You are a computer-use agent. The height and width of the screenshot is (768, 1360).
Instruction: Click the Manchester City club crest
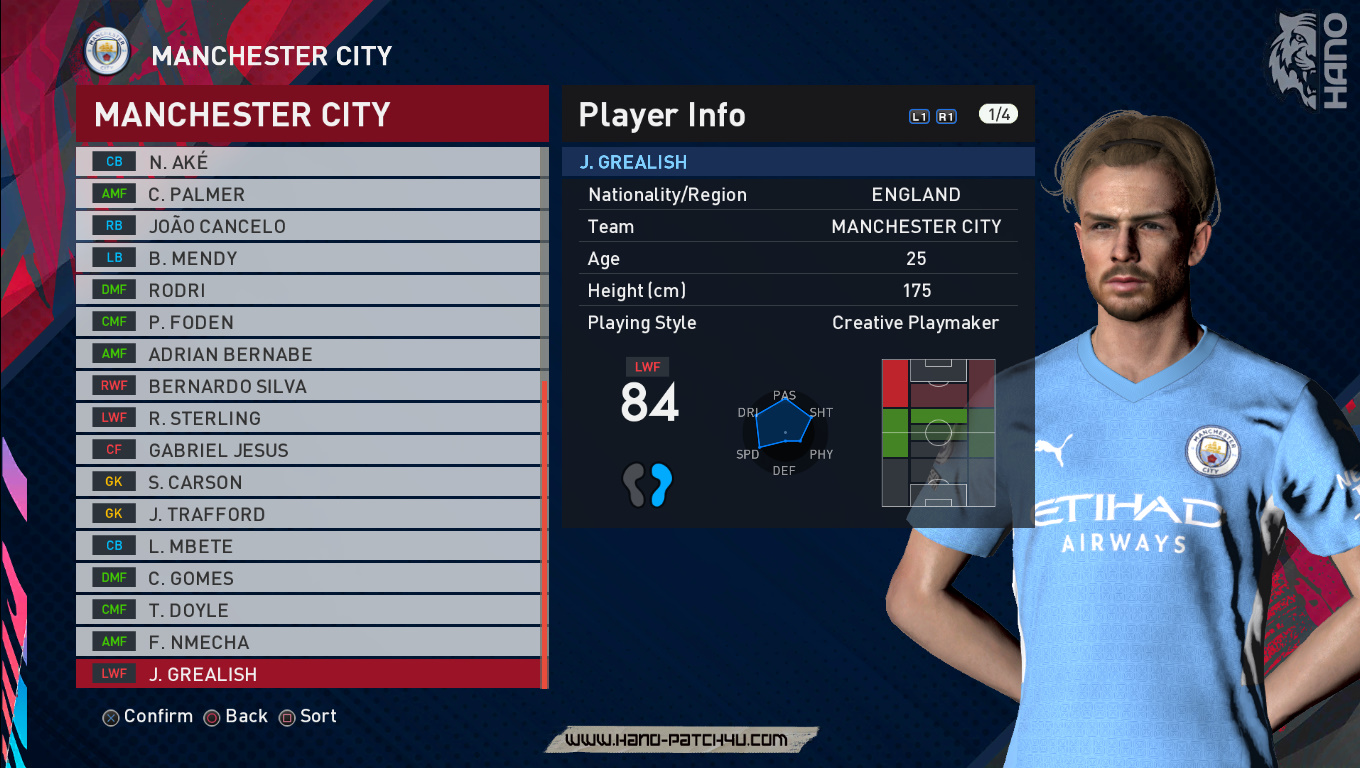(x=107, y=55)
